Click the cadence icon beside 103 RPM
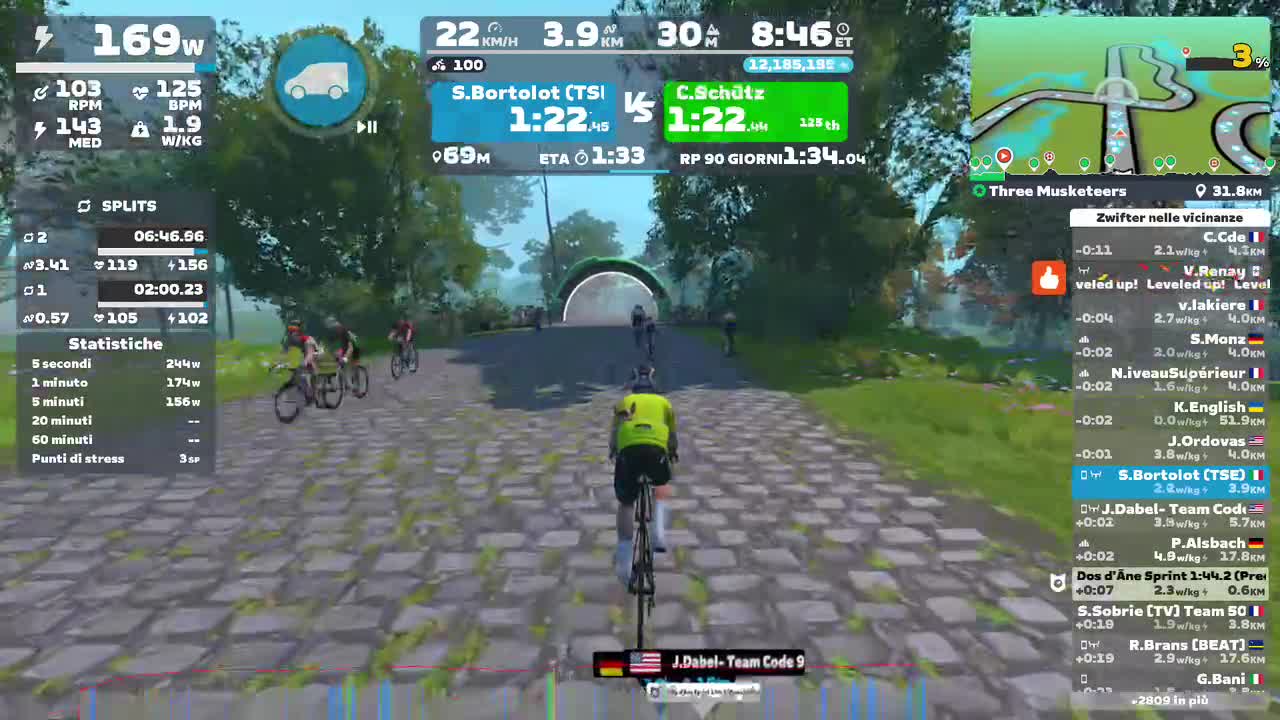This screenshot has height=720, width=1280. click(42, 89)
